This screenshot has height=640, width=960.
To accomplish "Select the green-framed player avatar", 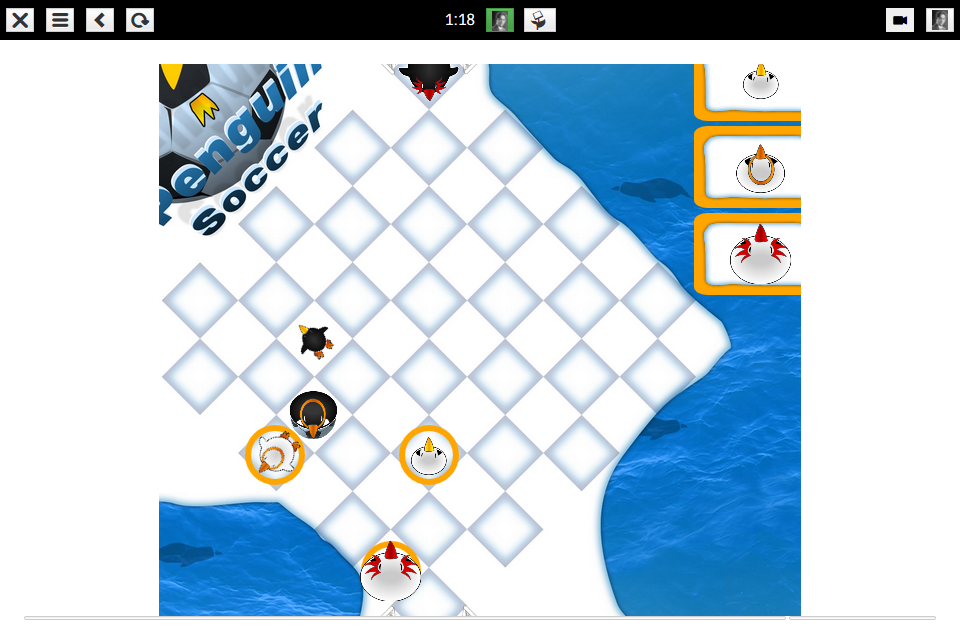I will coord(500,20).
